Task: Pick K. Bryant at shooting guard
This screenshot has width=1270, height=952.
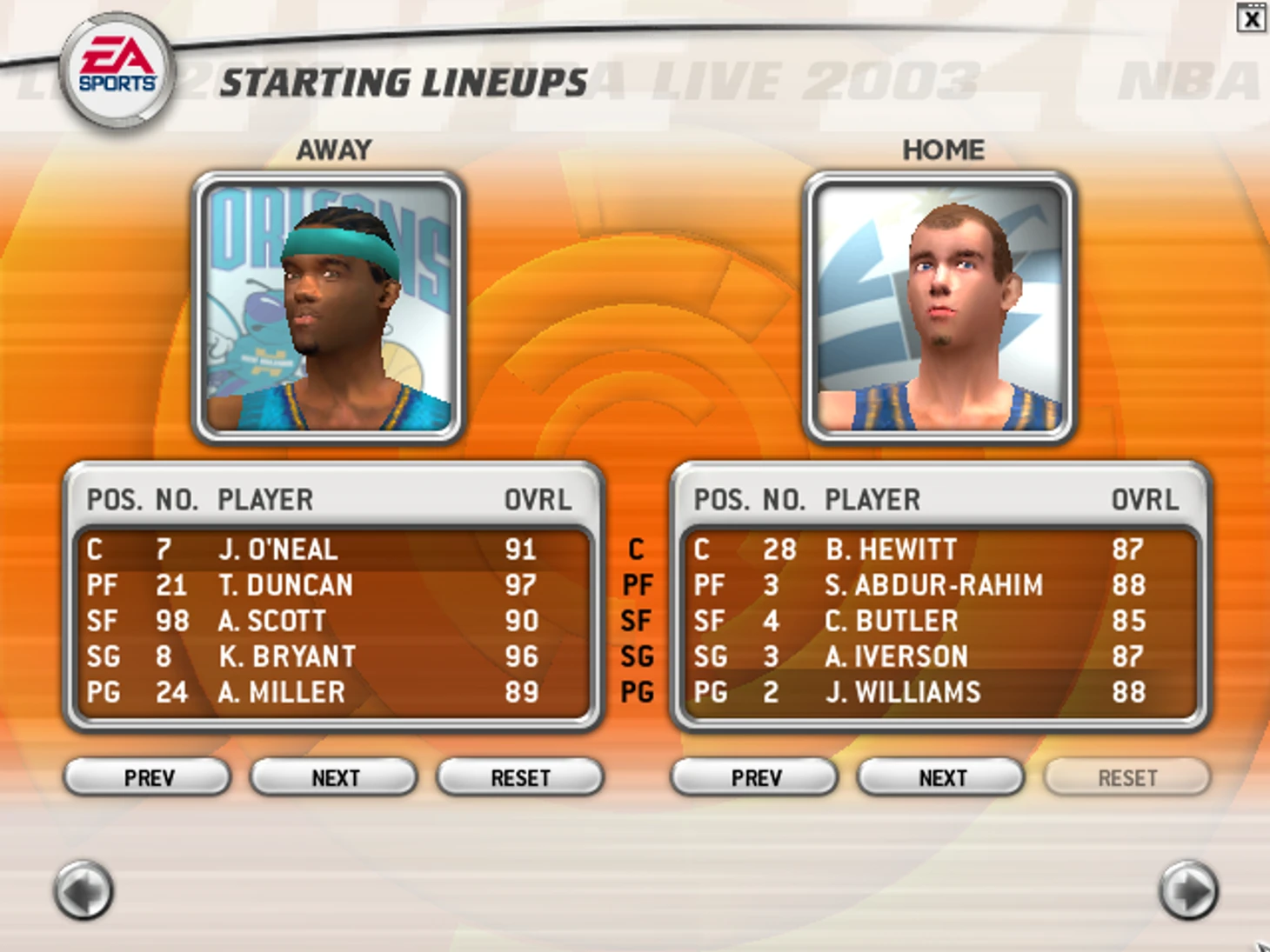Action: (x=331, y=656)
